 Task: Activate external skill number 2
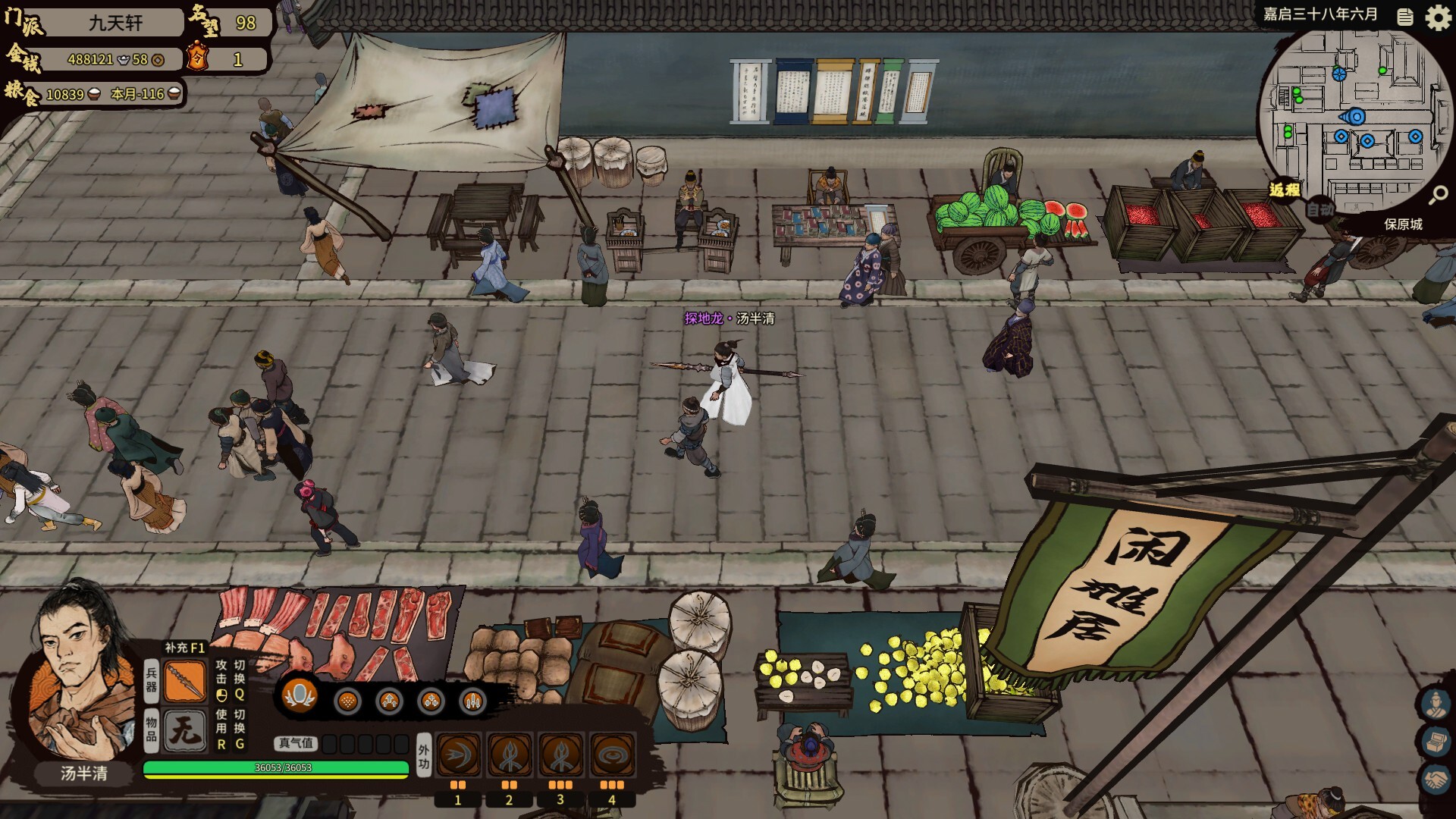pyautogui.click(x=510, y=755)
